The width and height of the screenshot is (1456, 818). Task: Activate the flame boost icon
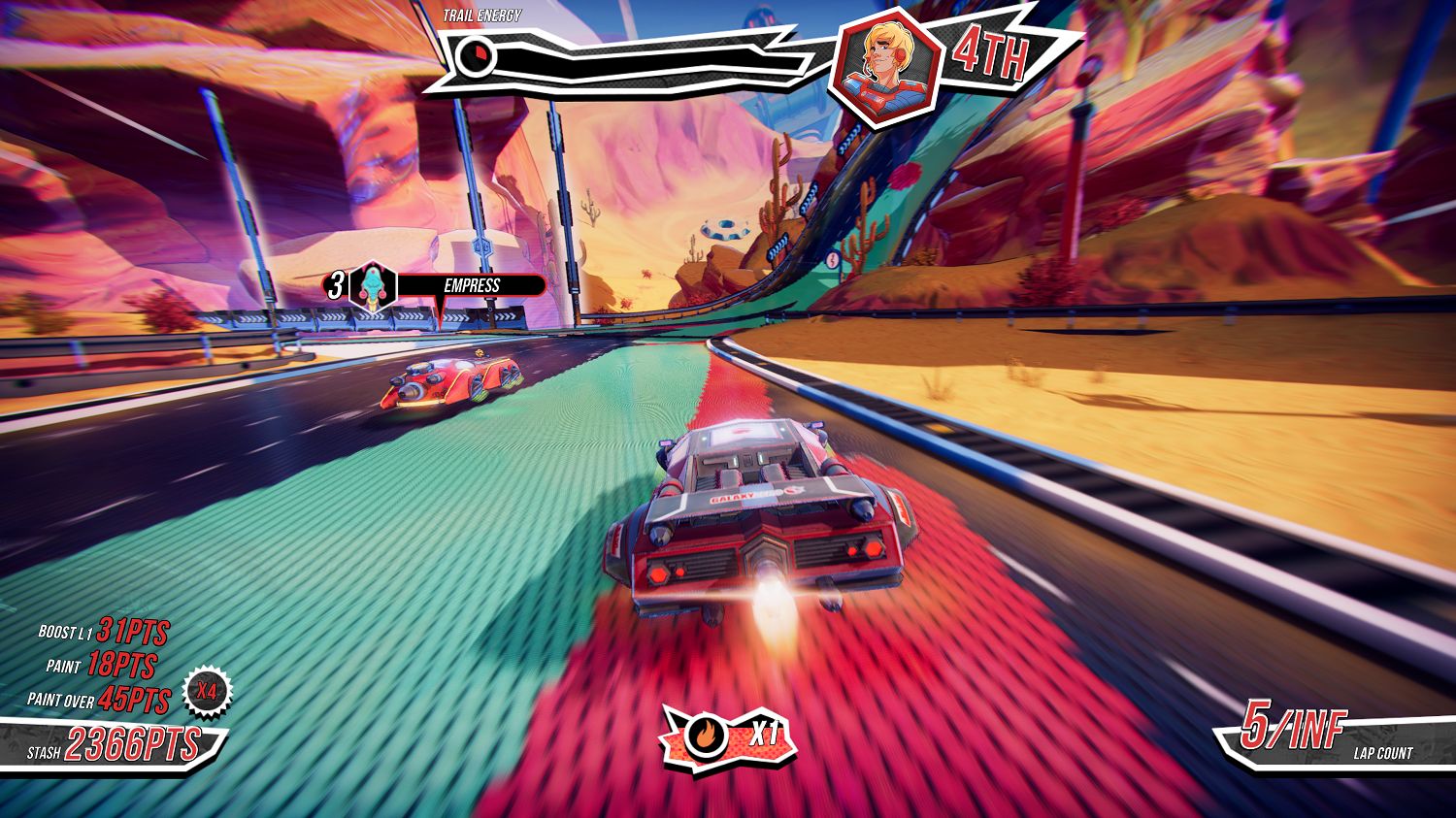(x=705, y=736)
